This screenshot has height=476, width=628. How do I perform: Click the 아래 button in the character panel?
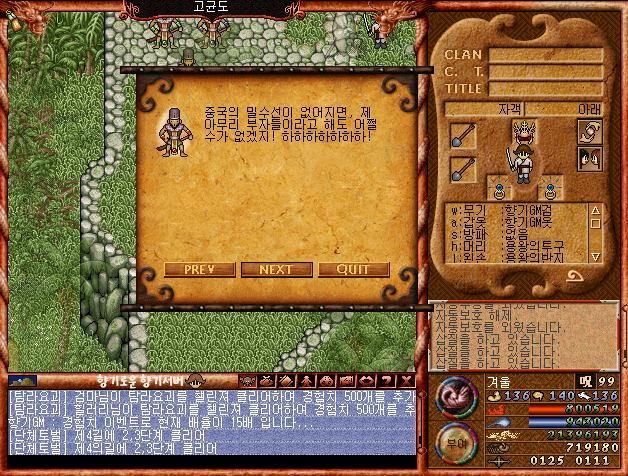click(x=589, y=108)
